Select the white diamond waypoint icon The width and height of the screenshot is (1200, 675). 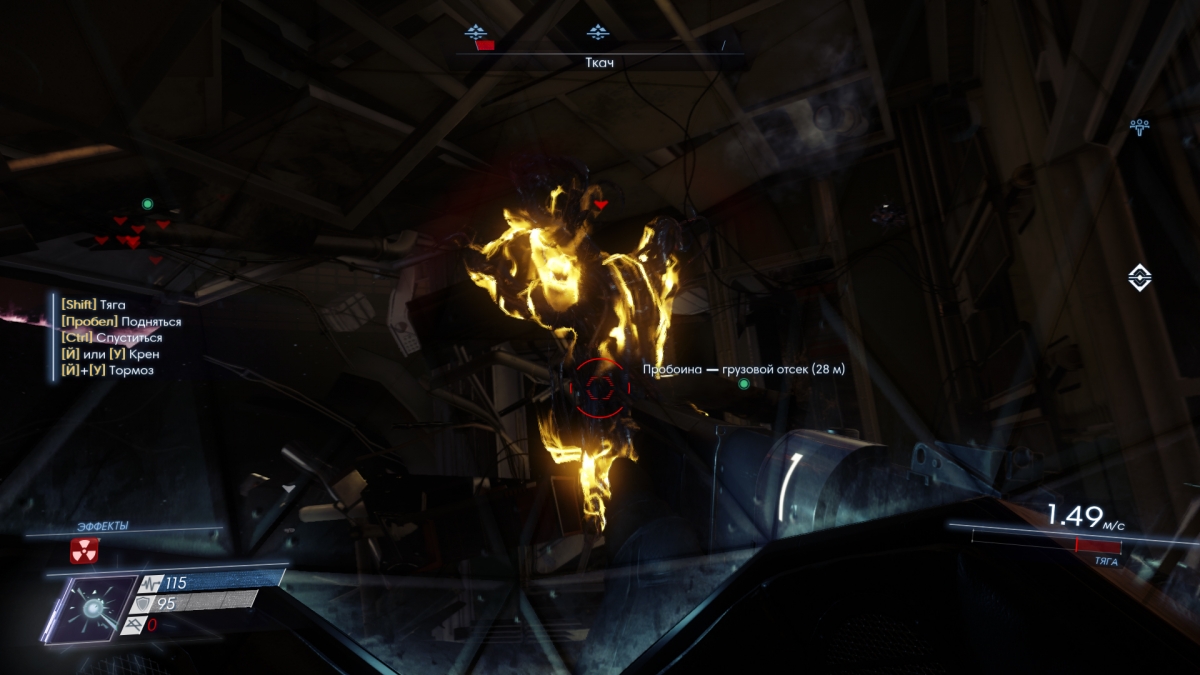[x=1139, y=277]
